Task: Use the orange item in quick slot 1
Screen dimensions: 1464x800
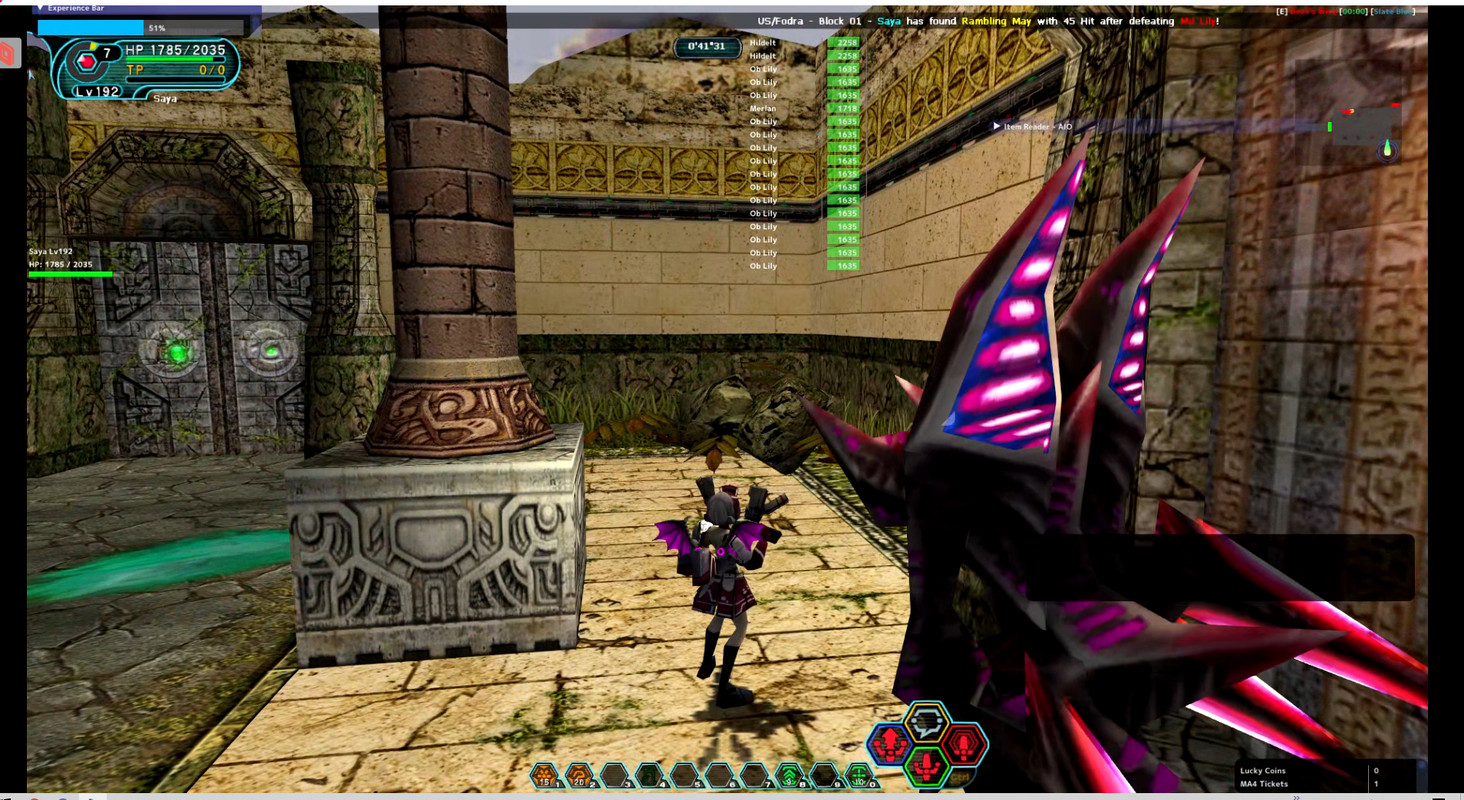Action: point(544,775)
